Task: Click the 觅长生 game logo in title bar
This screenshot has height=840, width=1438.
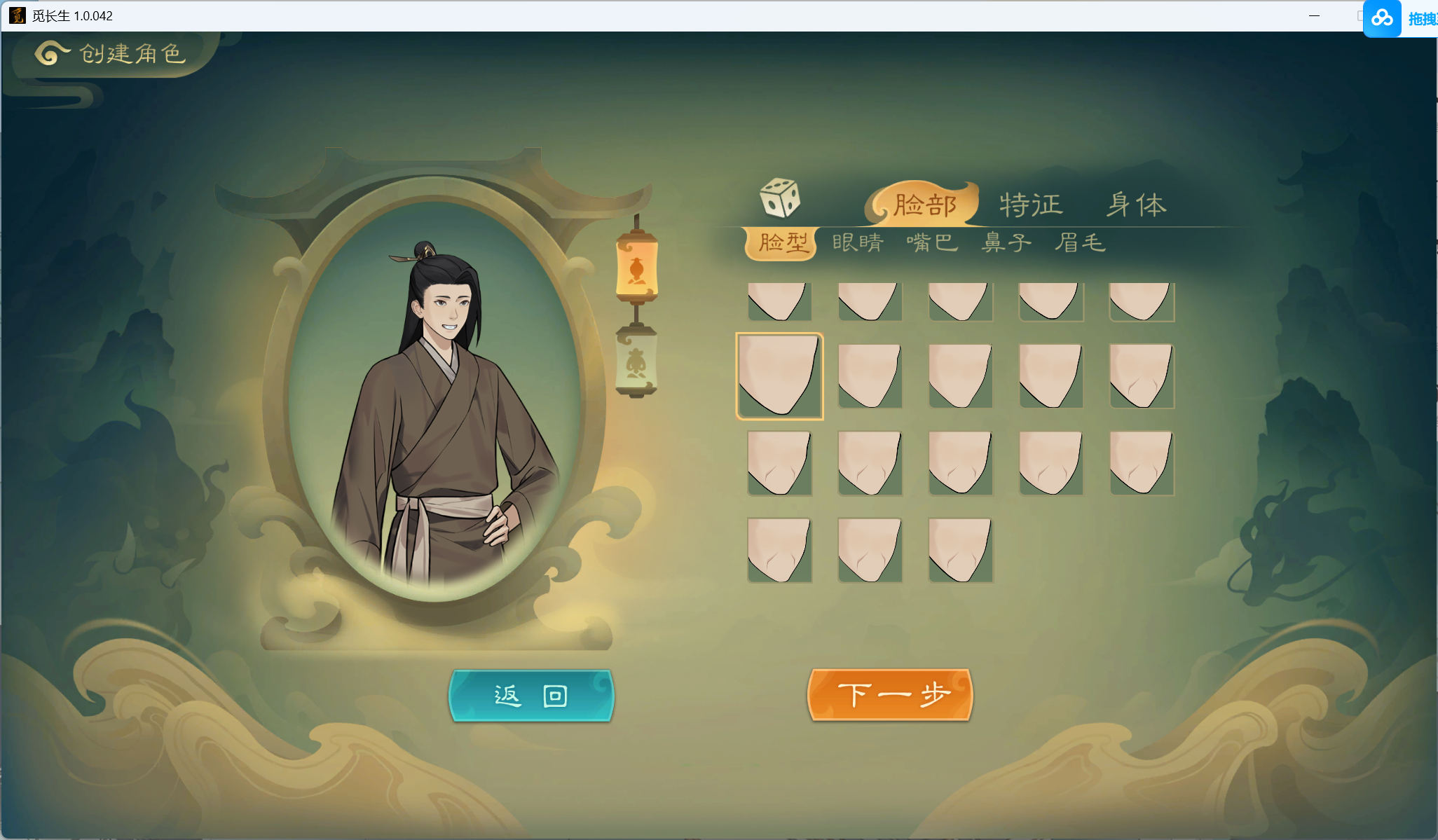Action: coord(19,15)
